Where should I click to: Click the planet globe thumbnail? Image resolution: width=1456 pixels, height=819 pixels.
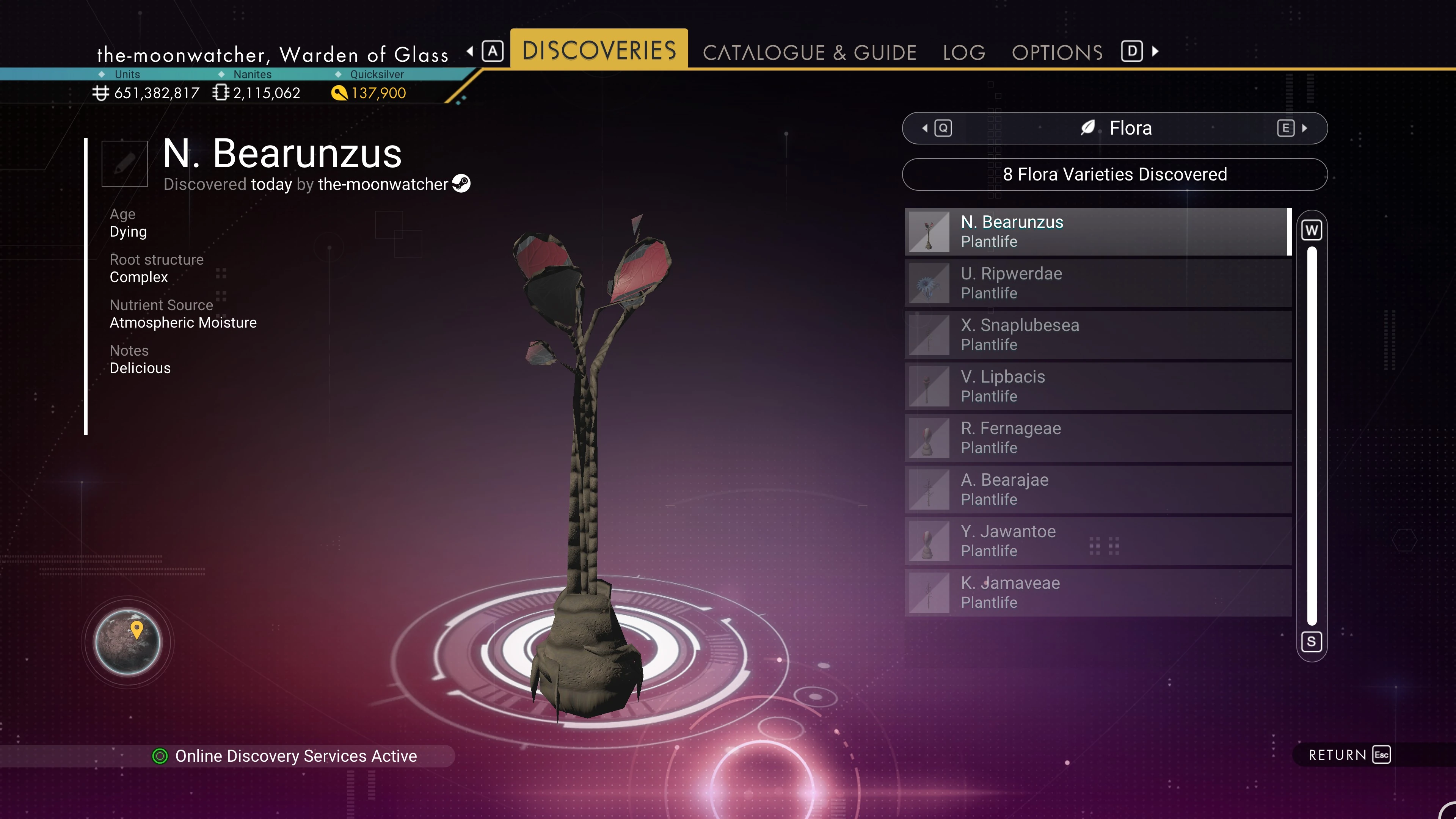(128, 642)
